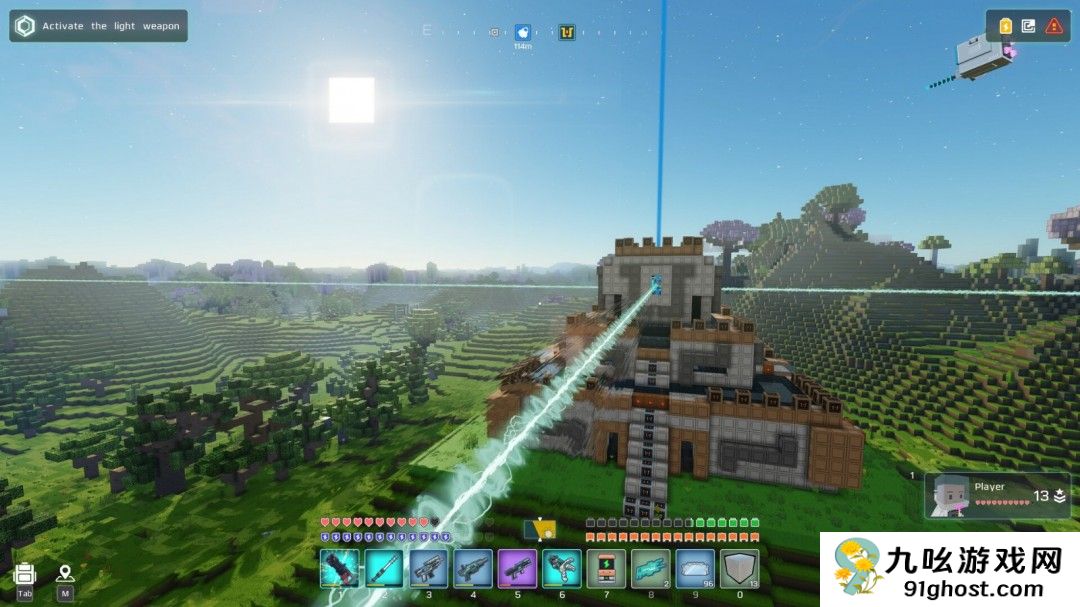The width and height of the screenshot is (1080, 607).
Task: Select the cyan sword in slot 2
Action: 384,568
